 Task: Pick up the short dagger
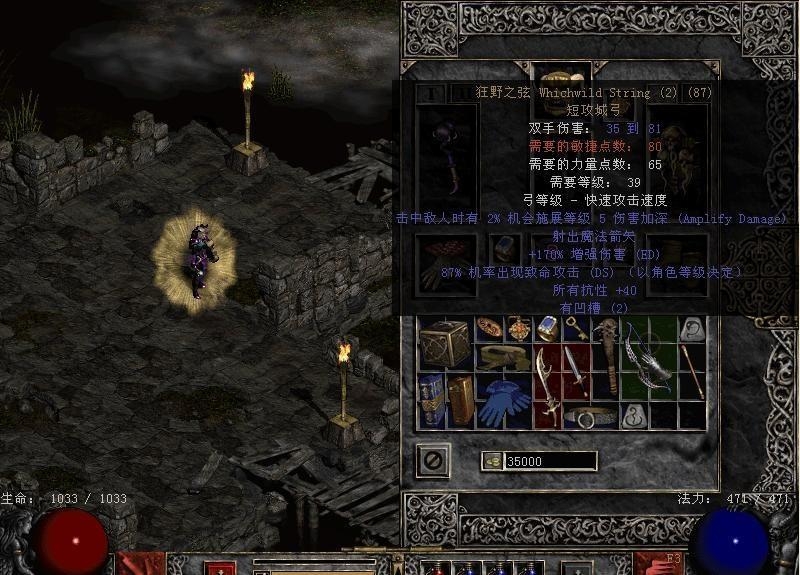point(575,371)
